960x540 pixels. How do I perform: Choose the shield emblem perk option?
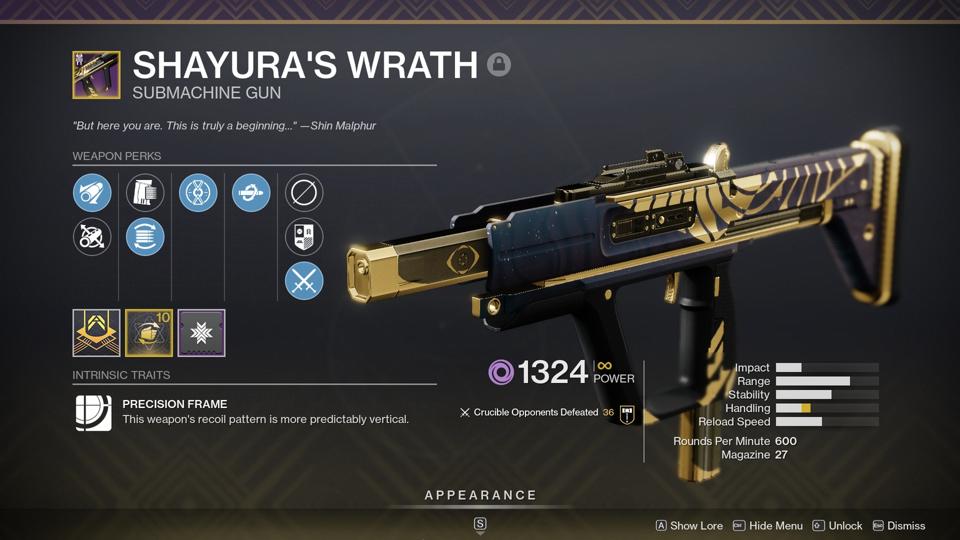point(304,237)
